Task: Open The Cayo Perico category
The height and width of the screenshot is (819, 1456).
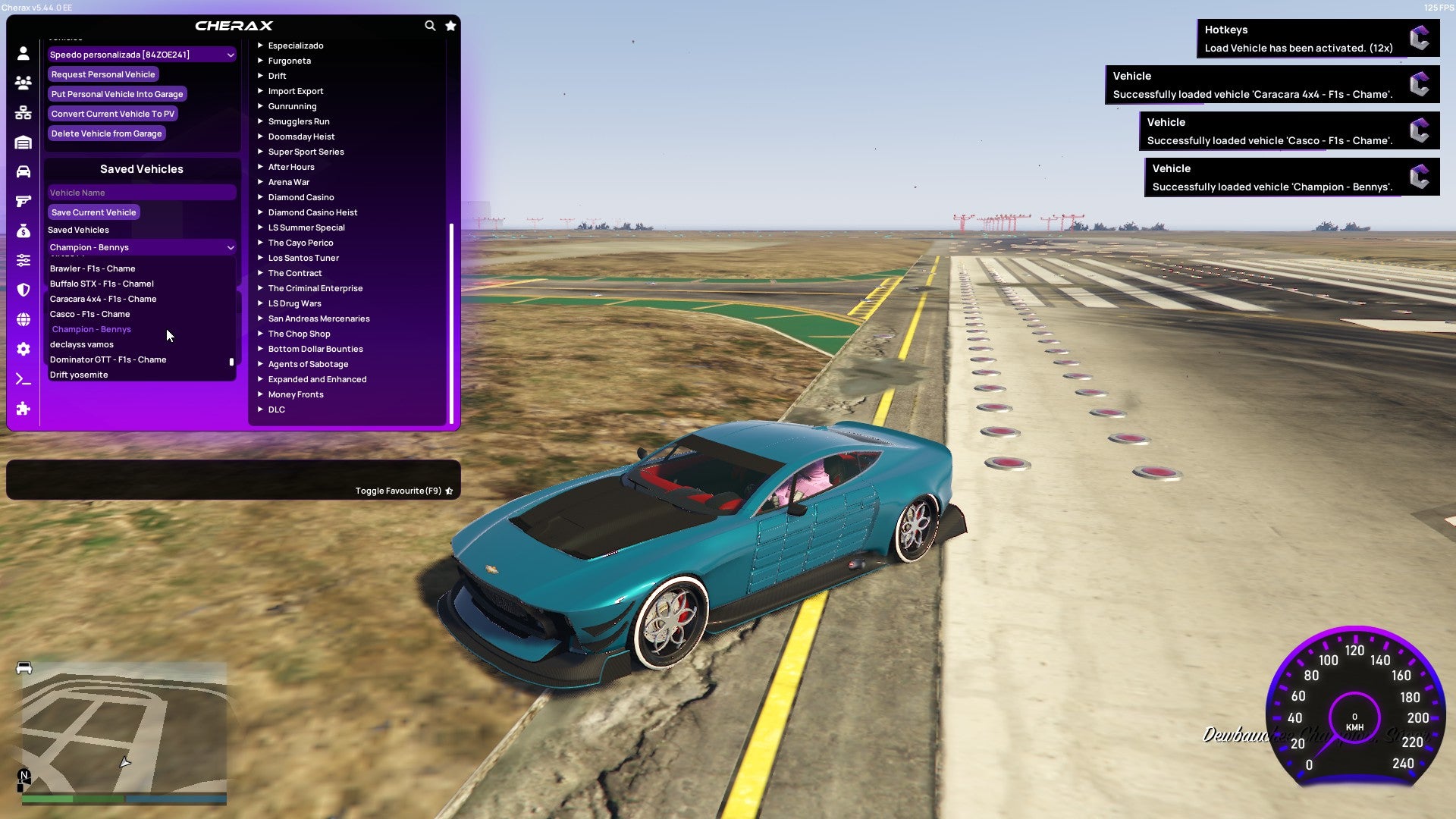Action: pyautogui.click(x=300, y=243)
